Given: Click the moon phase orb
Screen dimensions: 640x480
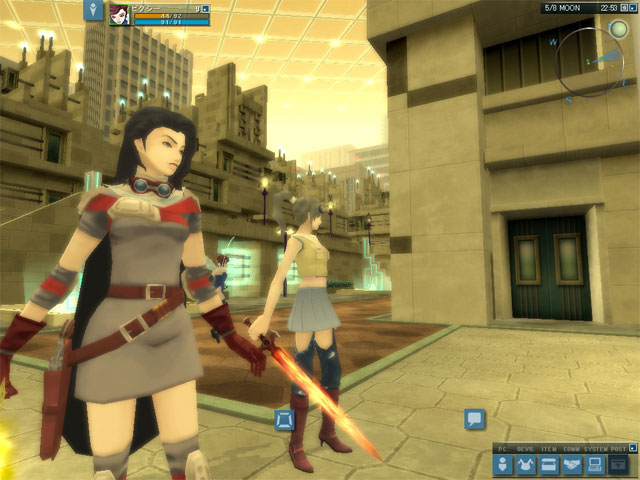Looking at the screenshot, I should click(619, 30).
